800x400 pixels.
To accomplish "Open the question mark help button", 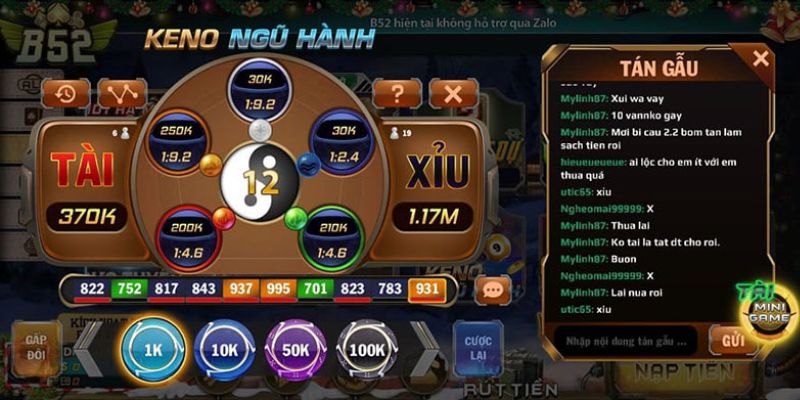I will point(398,94).
